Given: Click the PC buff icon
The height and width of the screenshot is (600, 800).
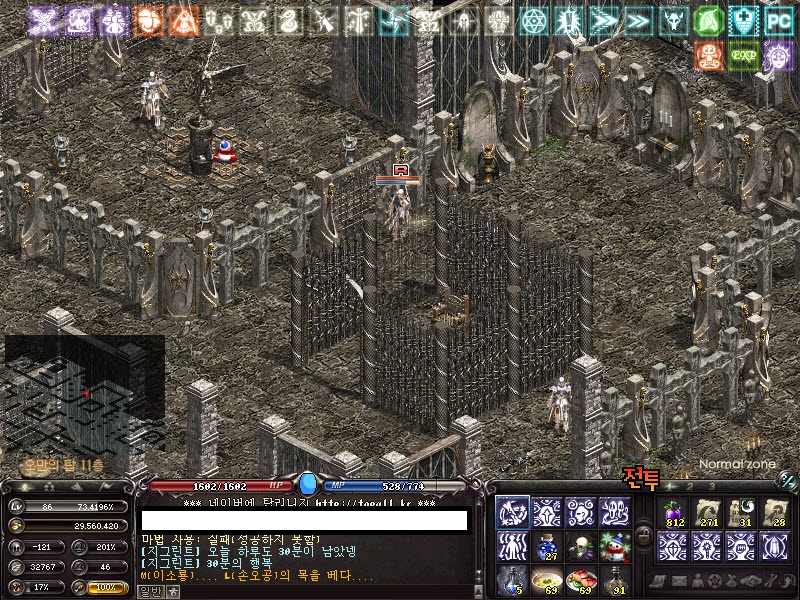Looking at the screenshot, I should click(778, 20).
